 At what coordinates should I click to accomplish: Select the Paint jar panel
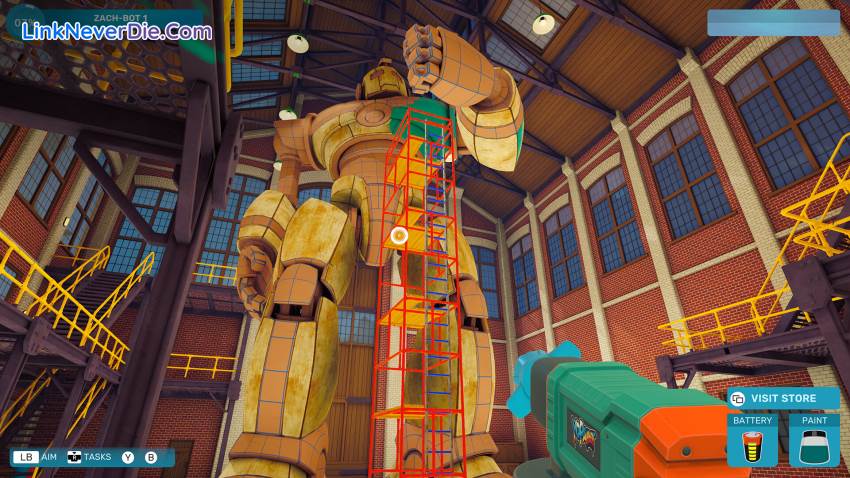click(x=814, y=440)
